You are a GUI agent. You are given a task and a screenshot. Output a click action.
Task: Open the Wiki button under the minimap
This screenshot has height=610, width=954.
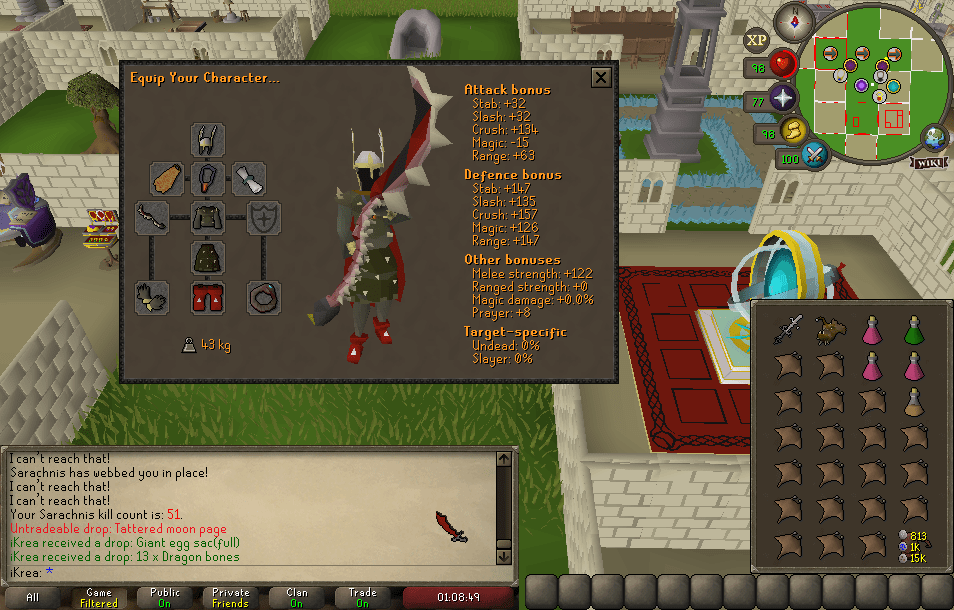[928, 163]
